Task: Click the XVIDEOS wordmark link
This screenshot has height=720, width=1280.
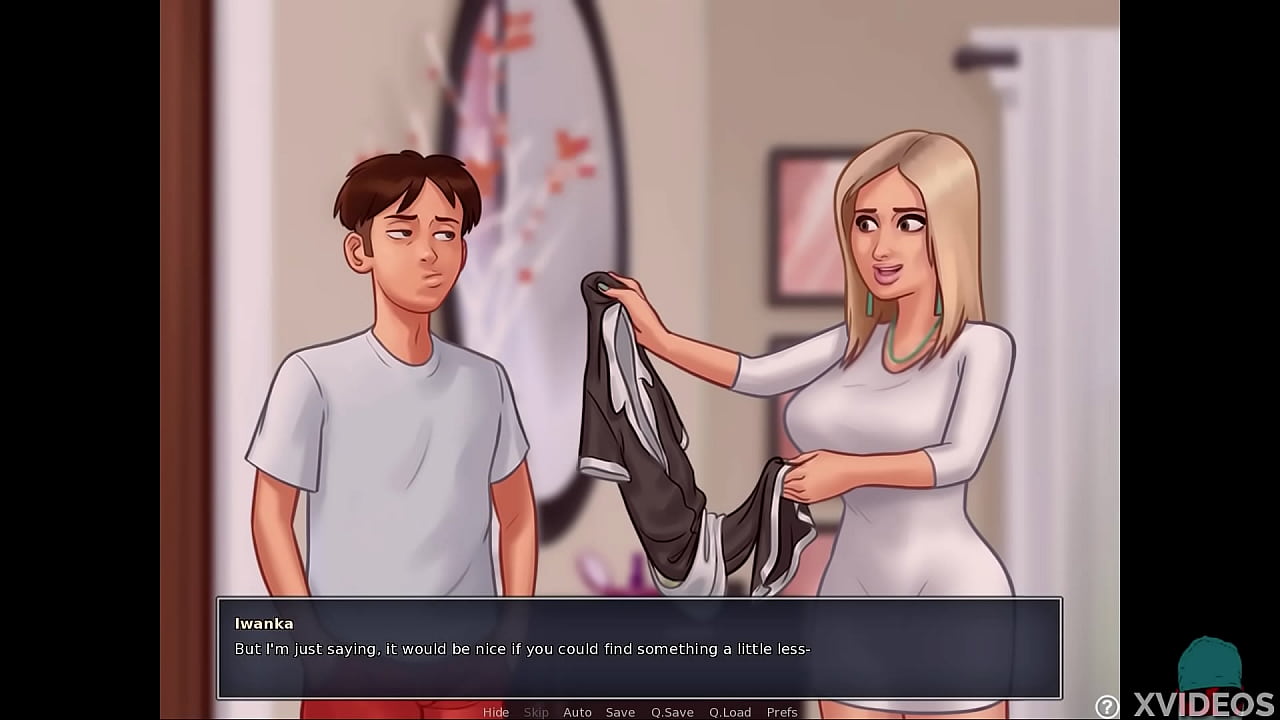Action: (1204, 703)
